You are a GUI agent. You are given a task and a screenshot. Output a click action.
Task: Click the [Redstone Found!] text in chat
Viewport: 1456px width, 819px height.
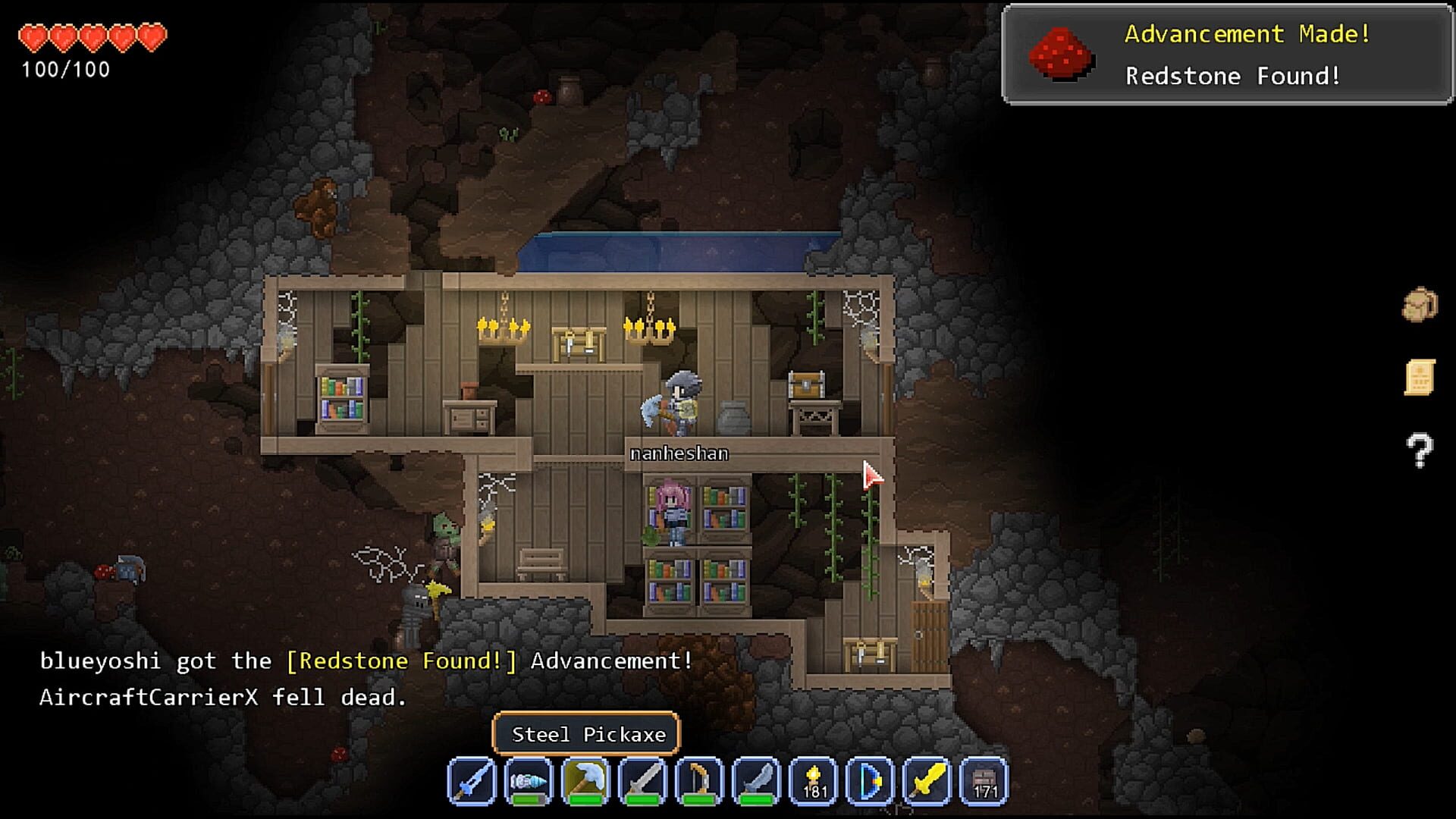[403, 661]
